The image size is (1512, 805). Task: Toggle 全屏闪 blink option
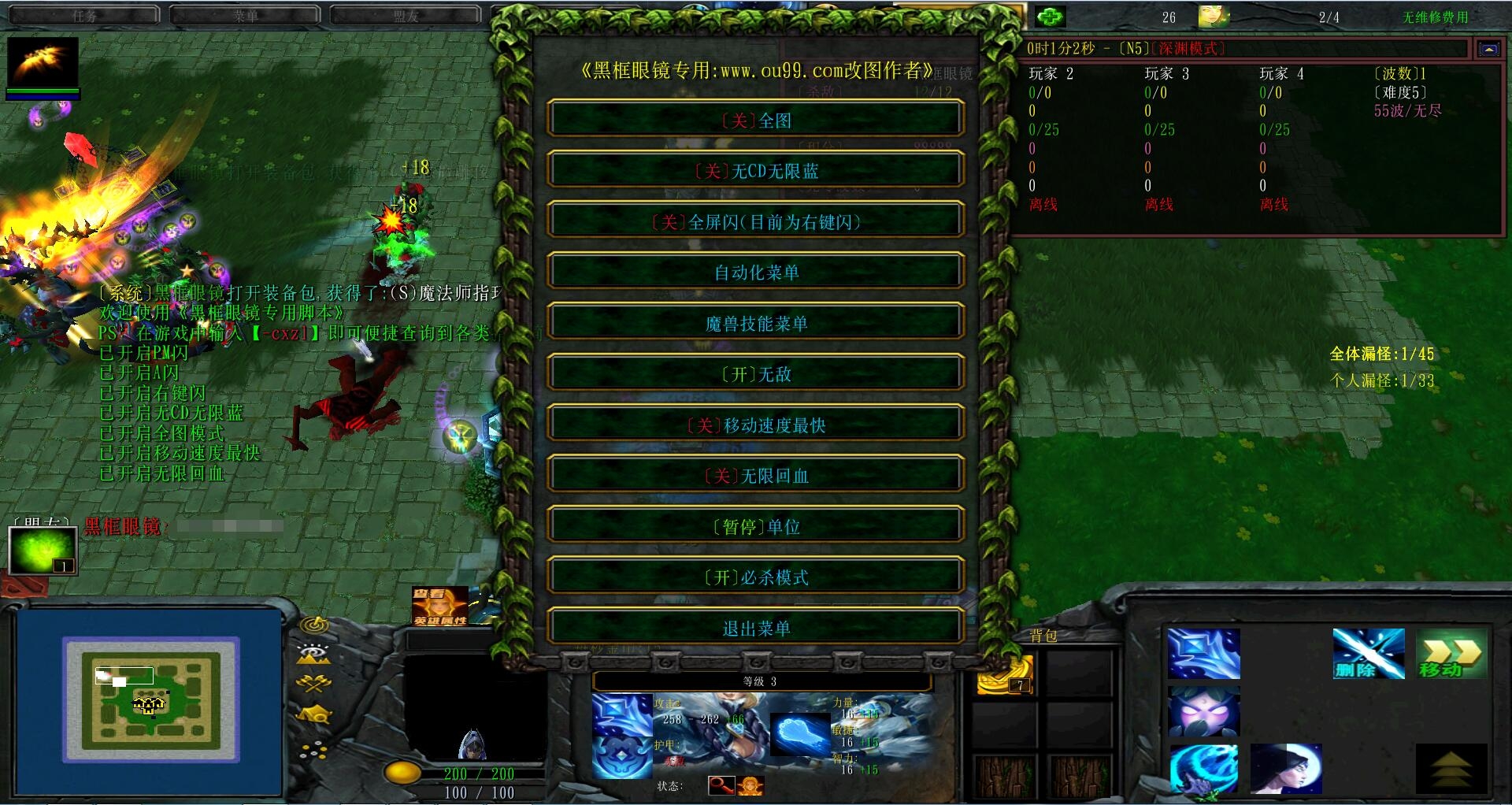[756, 222]
